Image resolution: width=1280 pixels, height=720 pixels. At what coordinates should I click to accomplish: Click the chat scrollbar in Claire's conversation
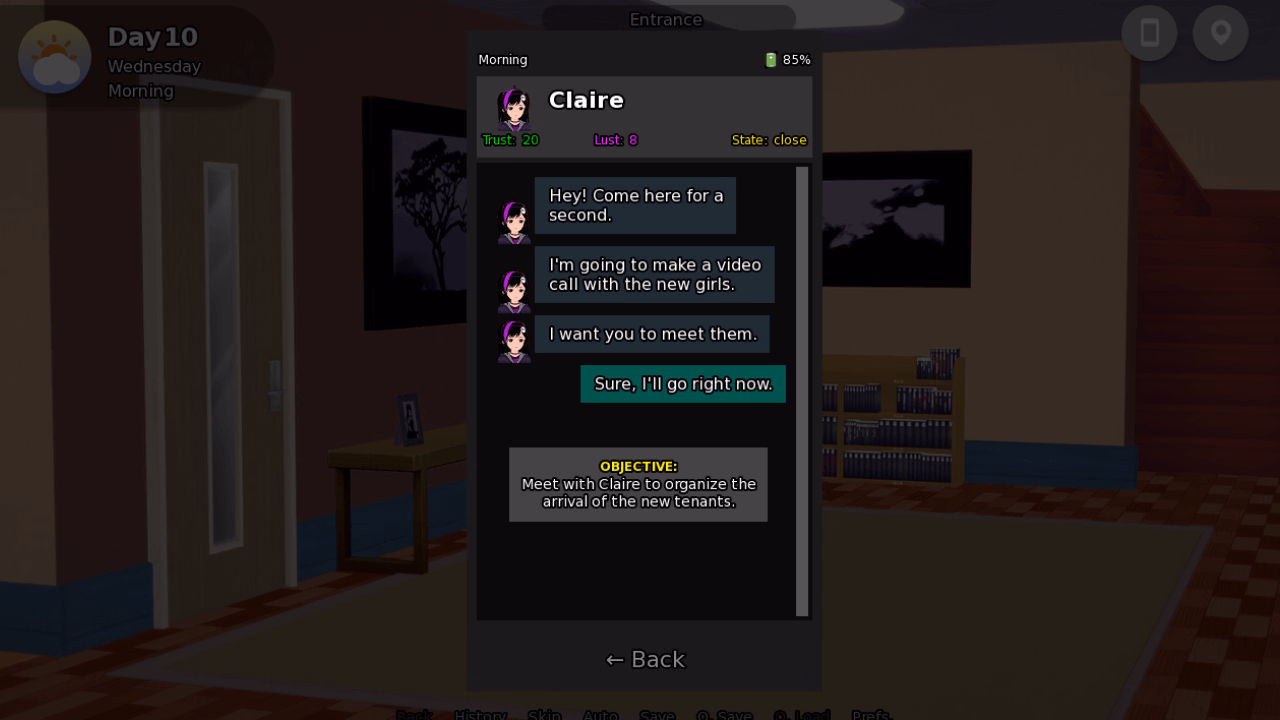tap(802, 391)
